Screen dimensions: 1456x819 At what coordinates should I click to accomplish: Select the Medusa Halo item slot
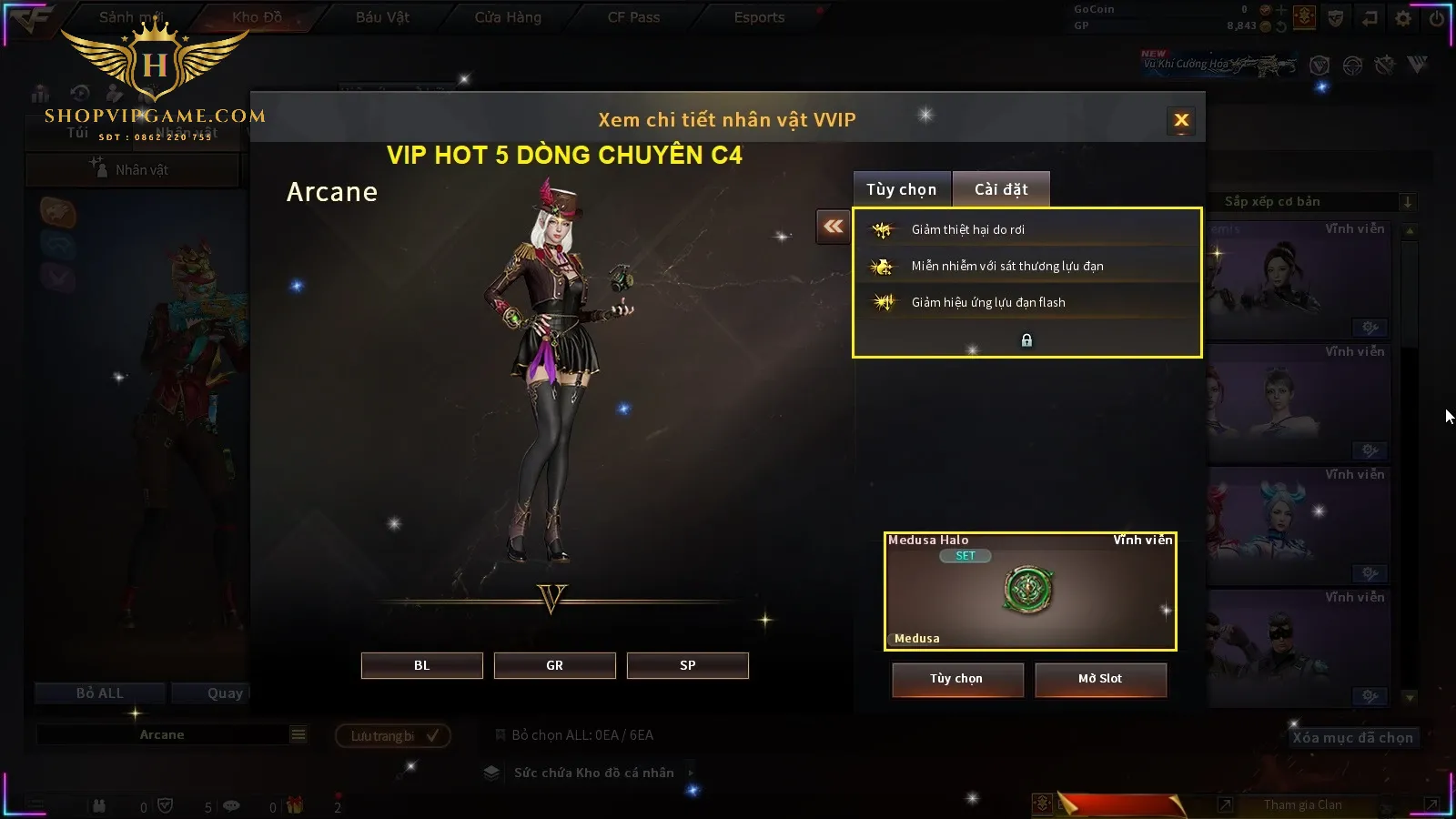point(1029,591)
